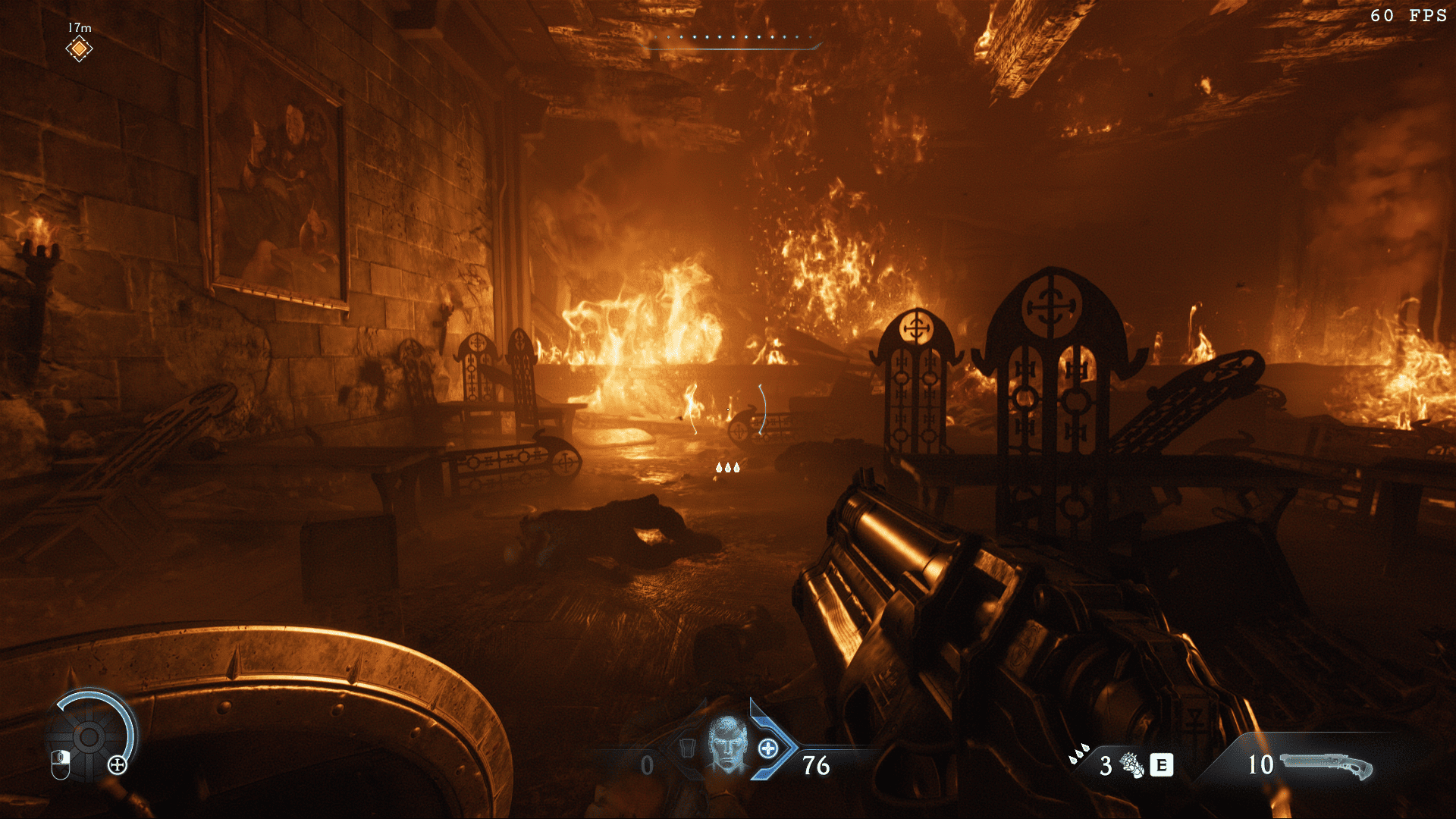Click the blue health cross icon
This screenshot has width=1456, height=819.
[768, 748]
